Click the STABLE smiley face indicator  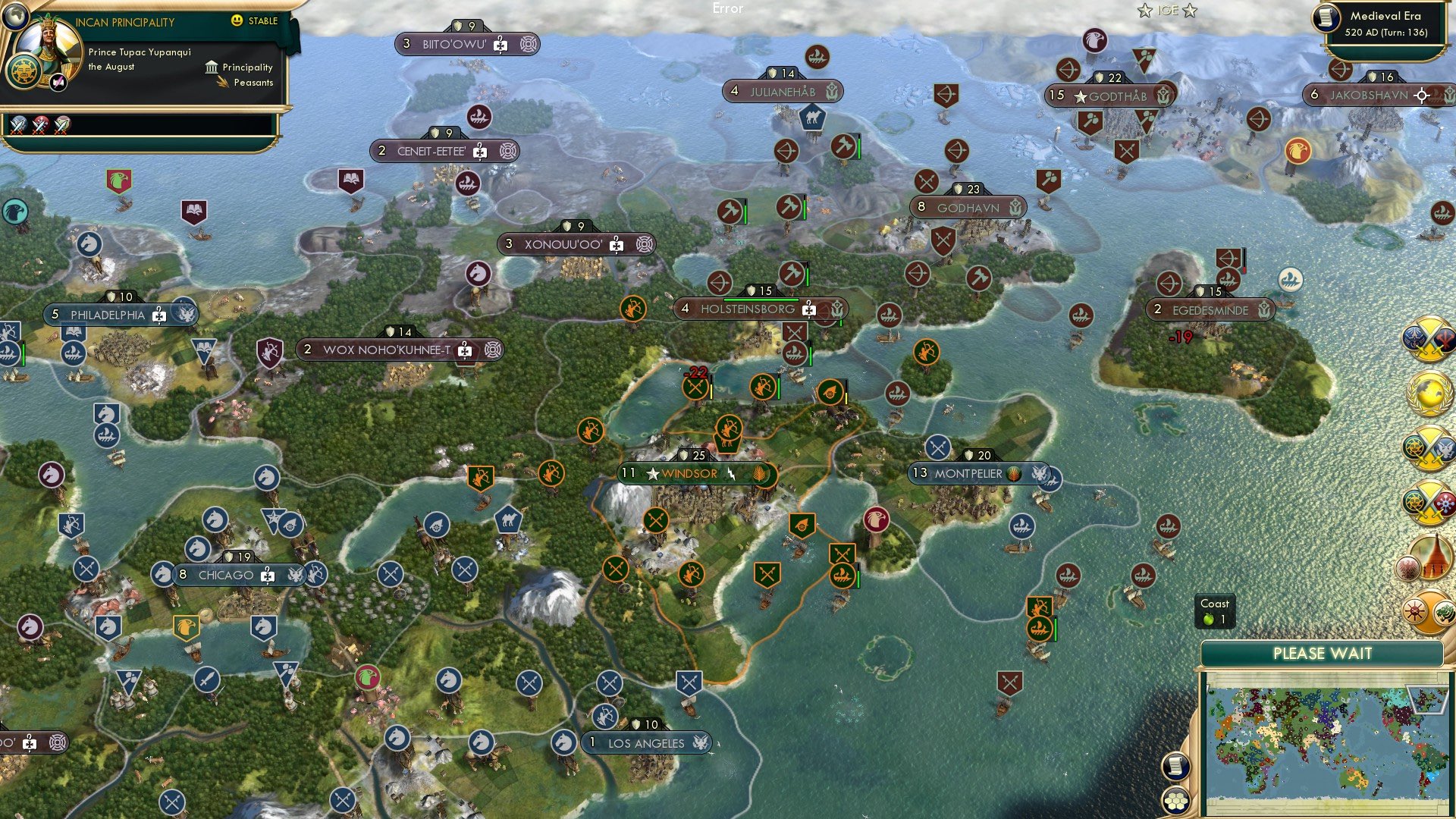(x=238, y=22)
